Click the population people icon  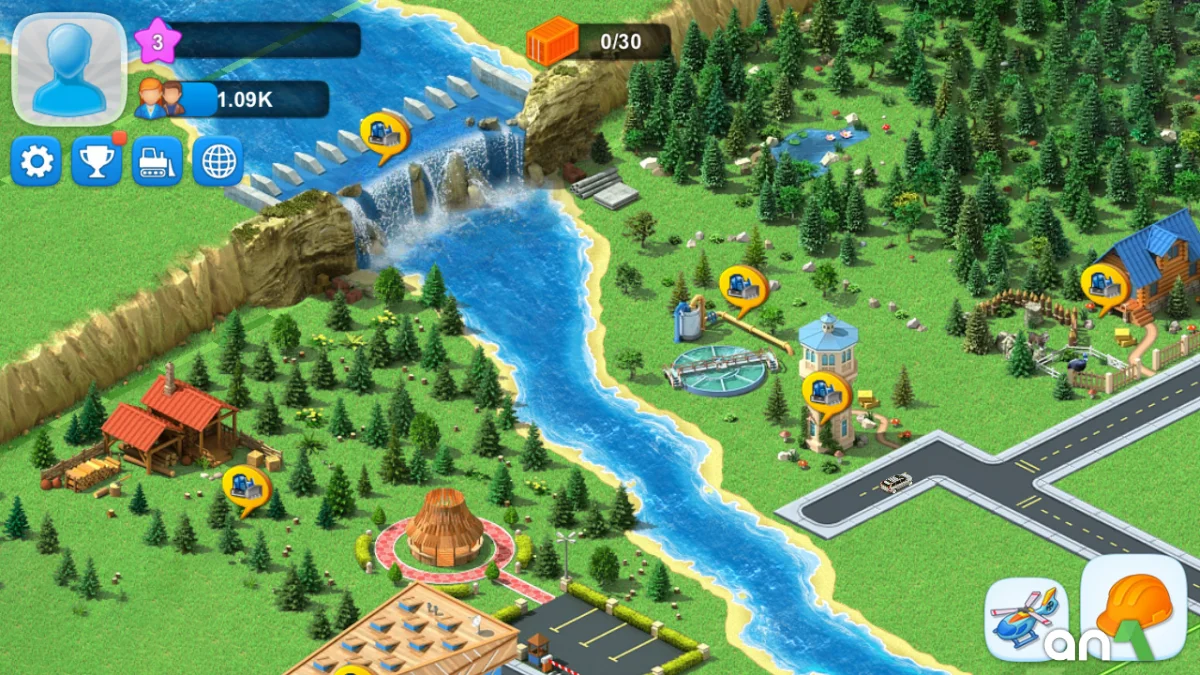coord(160,98)
